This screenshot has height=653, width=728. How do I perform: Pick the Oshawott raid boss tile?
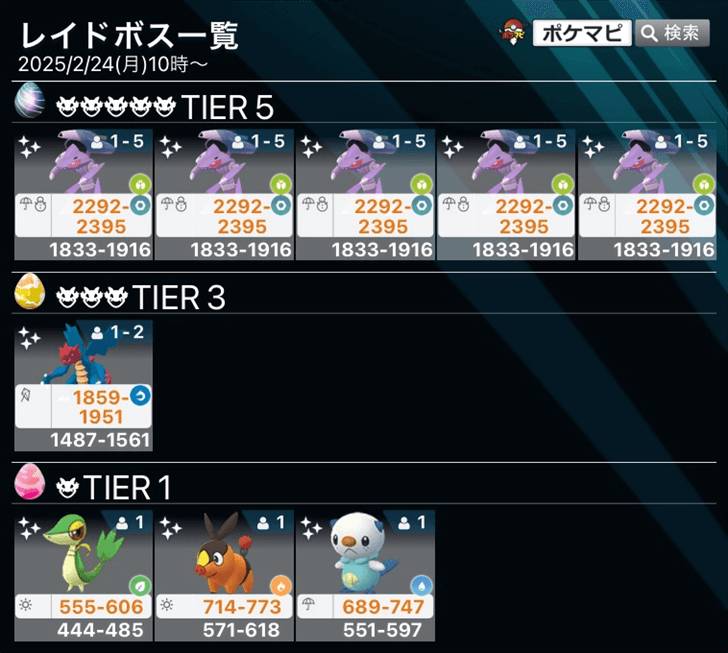click(x=365, y=575)
